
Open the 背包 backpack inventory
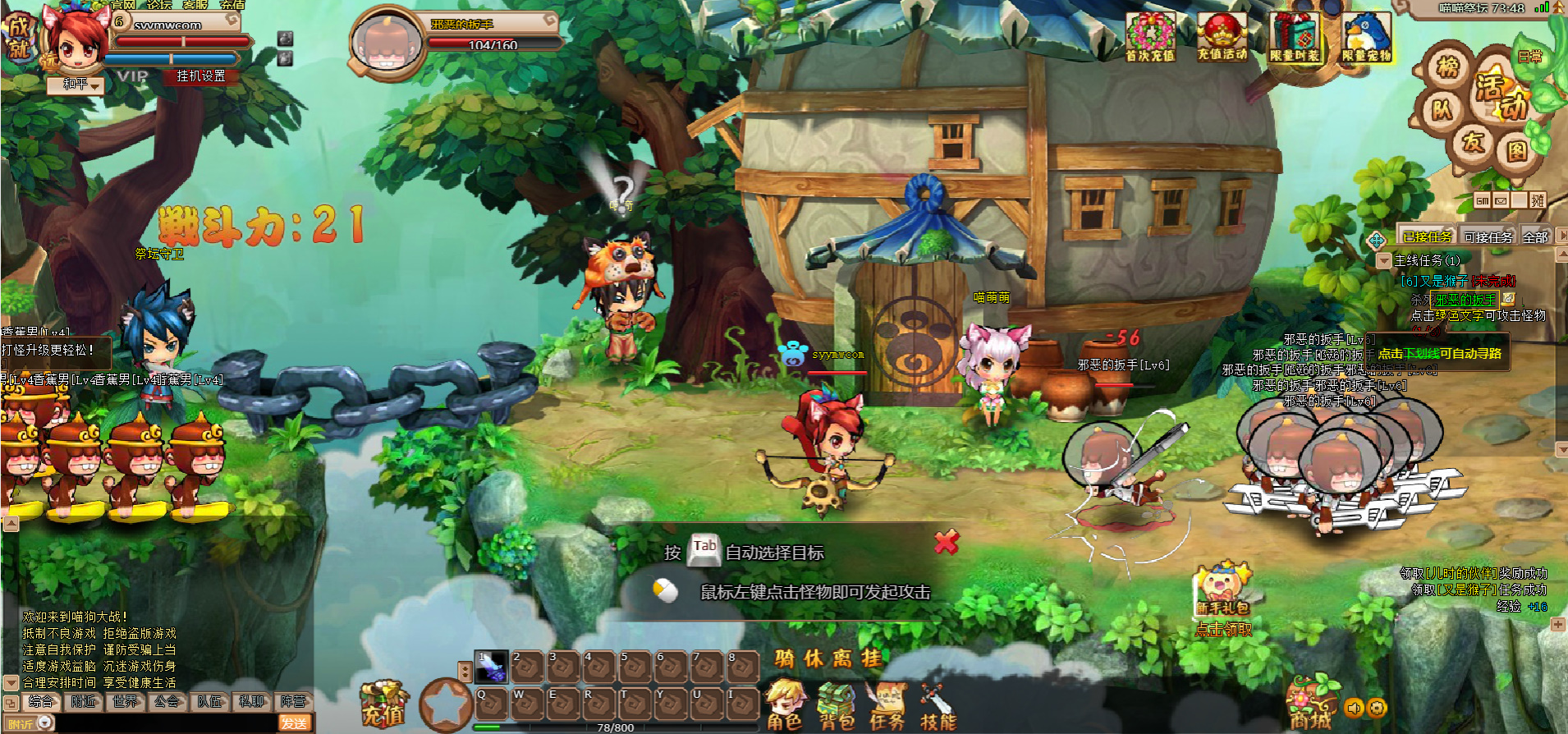[836, 706]
